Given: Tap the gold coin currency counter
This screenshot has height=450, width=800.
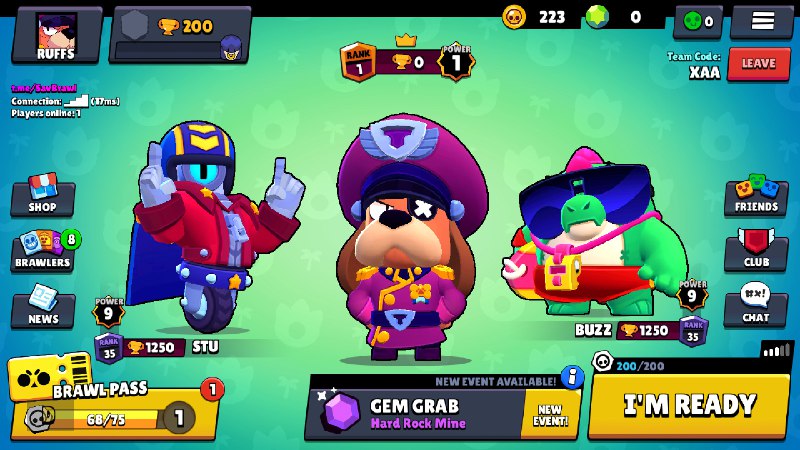Looking at the screenshot, I should point(540,17).
